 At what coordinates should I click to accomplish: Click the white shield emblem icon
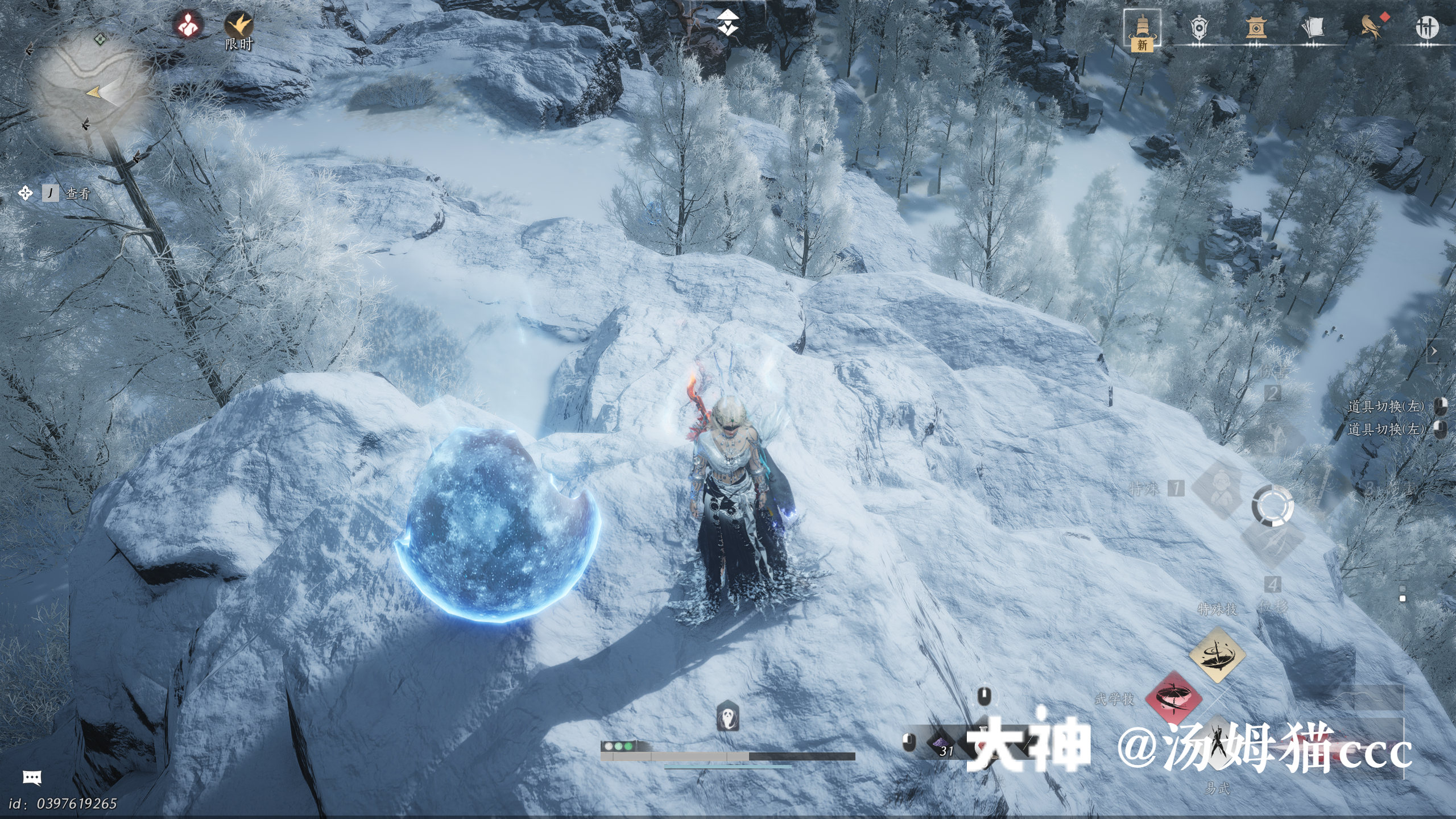[1198, 27]
